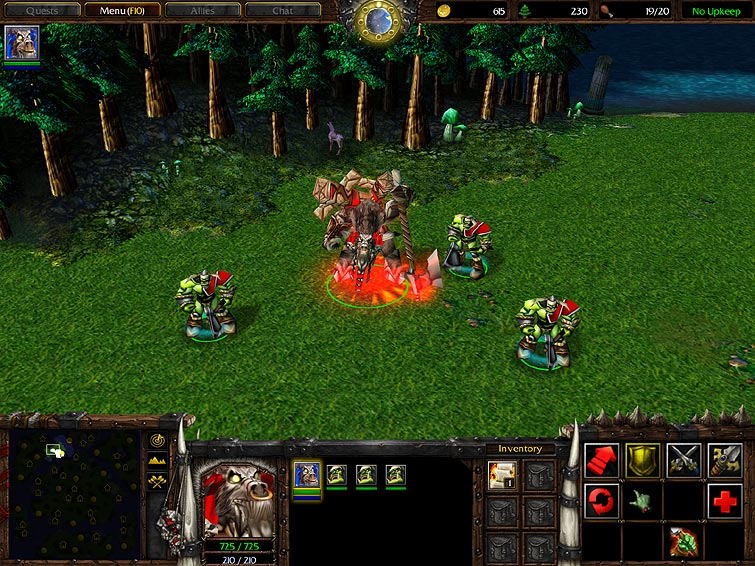The height and width of the screenshot is (566, 755).
Task: Click the small green hand ability icon
Action: [x=642, y=500]
